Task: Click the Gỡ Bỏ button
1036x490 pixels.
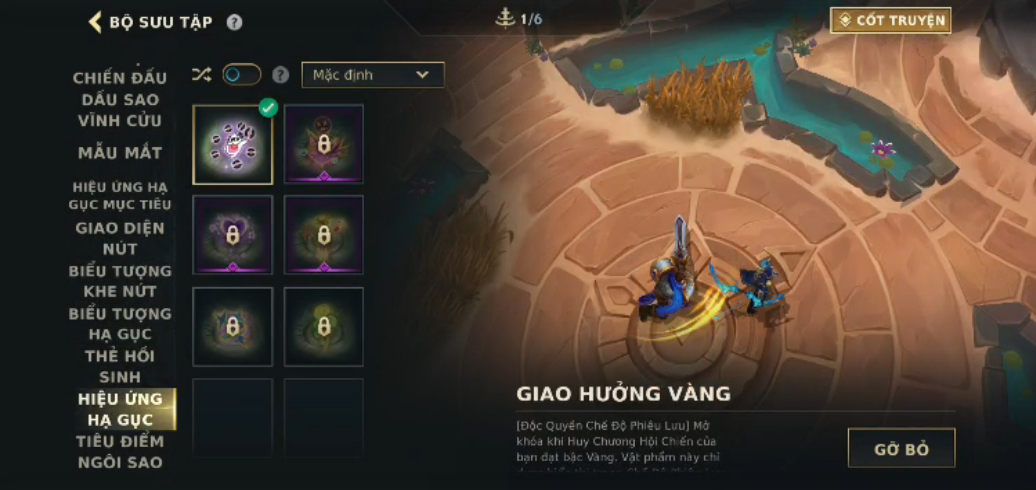Action: click(x=901, y=448)
